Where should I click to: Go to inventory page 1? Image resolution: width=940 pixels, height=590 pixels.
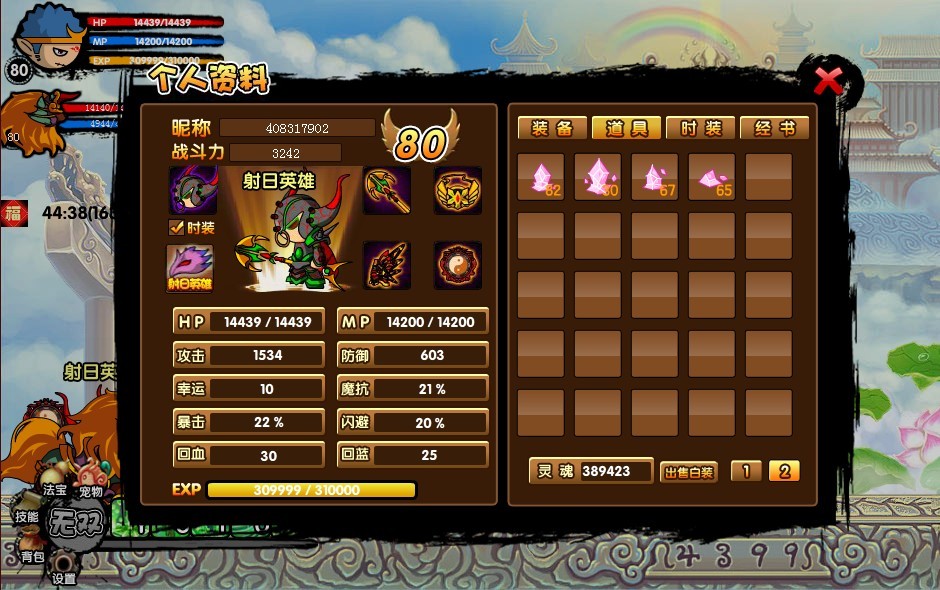(745, 471)
